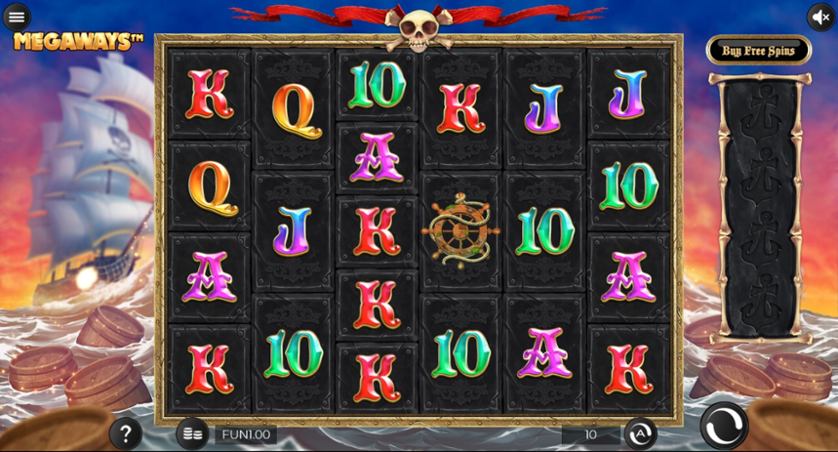Spin the reels with the spin button
Image resolution: width=838 pixels, height=452 pixels.
pyautogui.click(x=723, y=426)
